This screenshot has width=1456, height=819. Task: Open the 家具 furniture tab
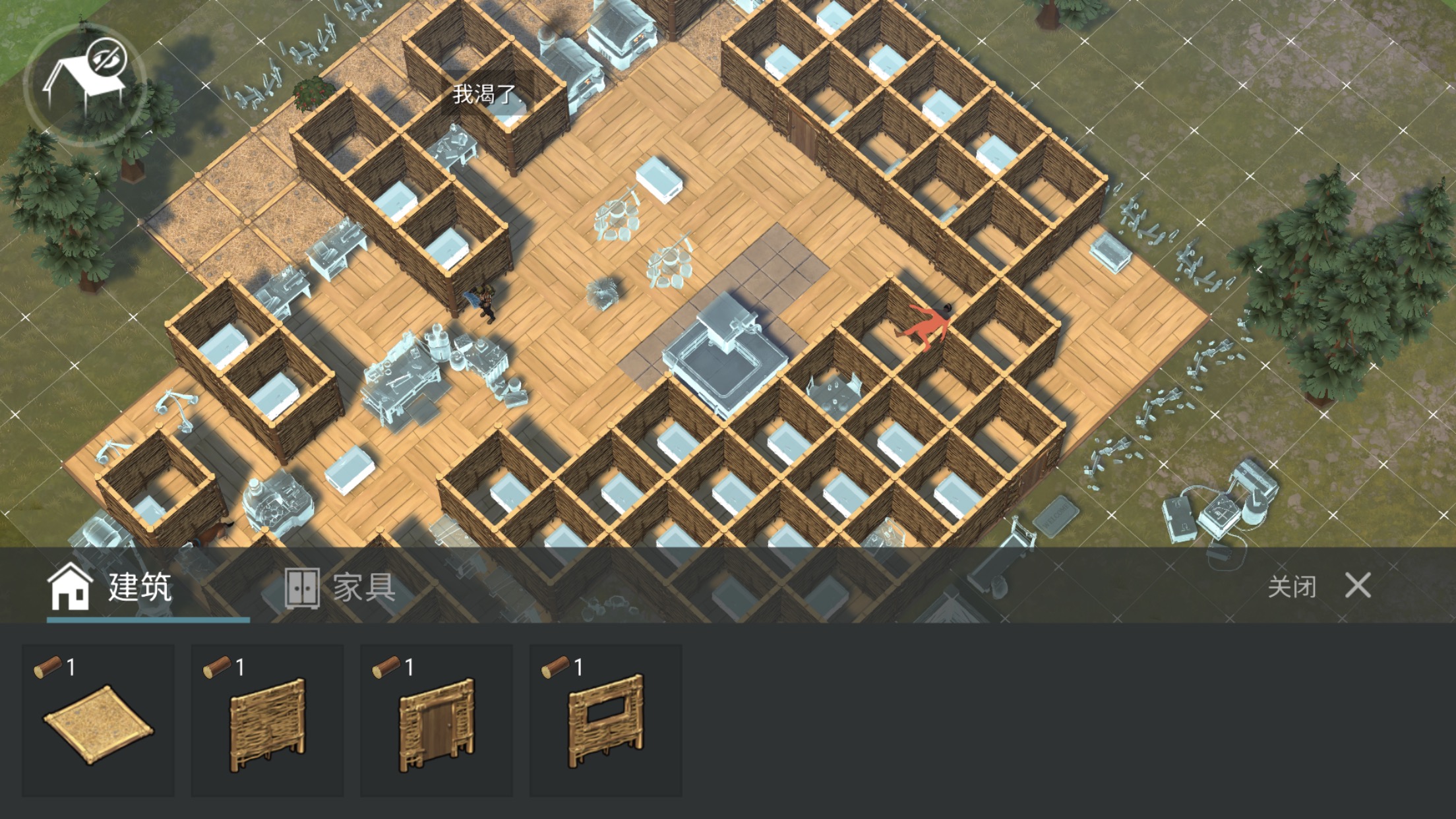pos(340,587)
